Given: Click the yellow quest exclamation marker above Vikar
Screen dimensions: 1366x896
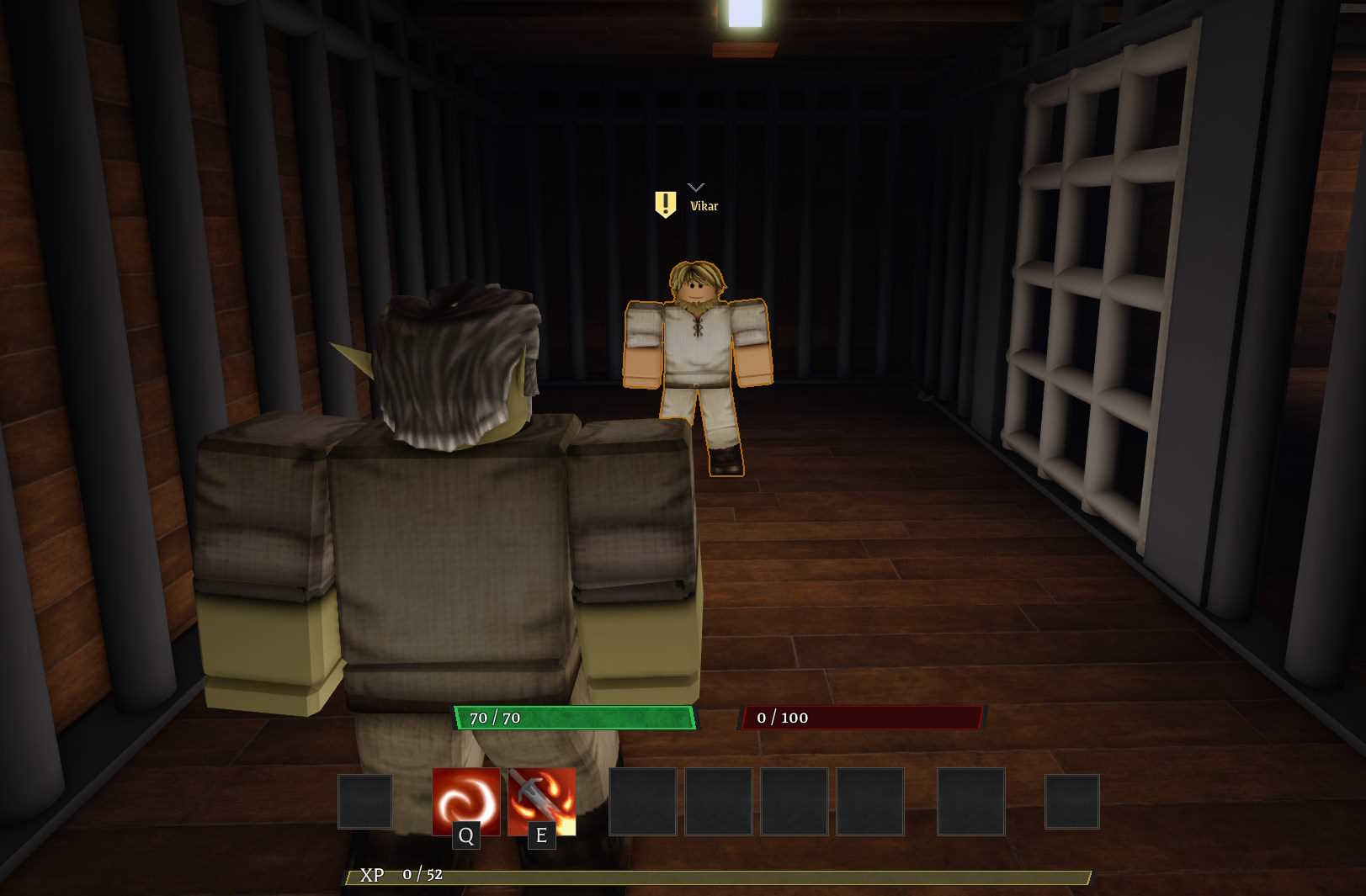Looking at the screenshot, I should pyautogui.click(x=666, y=204).
